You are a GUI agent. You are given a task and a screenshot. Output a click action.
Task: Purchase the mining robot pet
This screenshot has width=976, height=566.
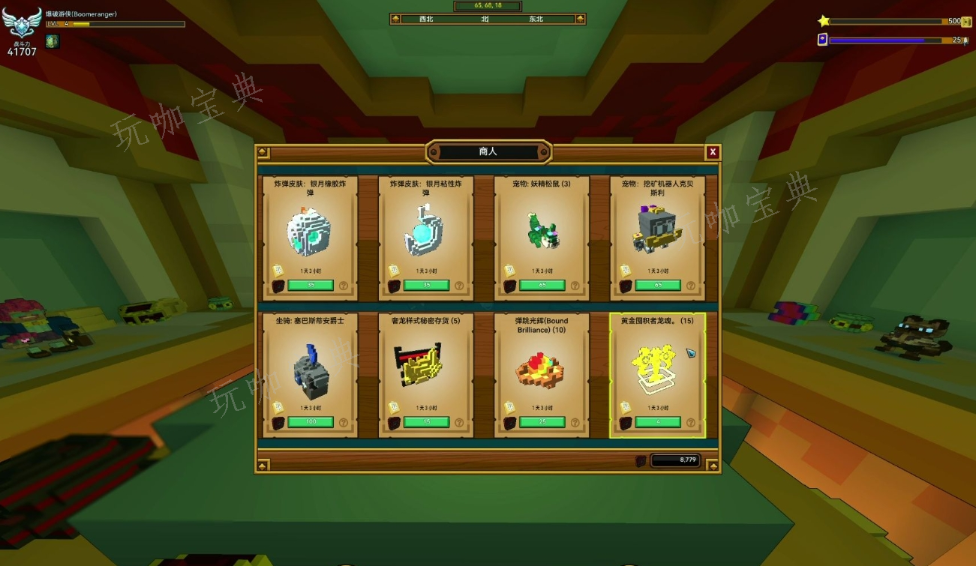coord(657,285)
